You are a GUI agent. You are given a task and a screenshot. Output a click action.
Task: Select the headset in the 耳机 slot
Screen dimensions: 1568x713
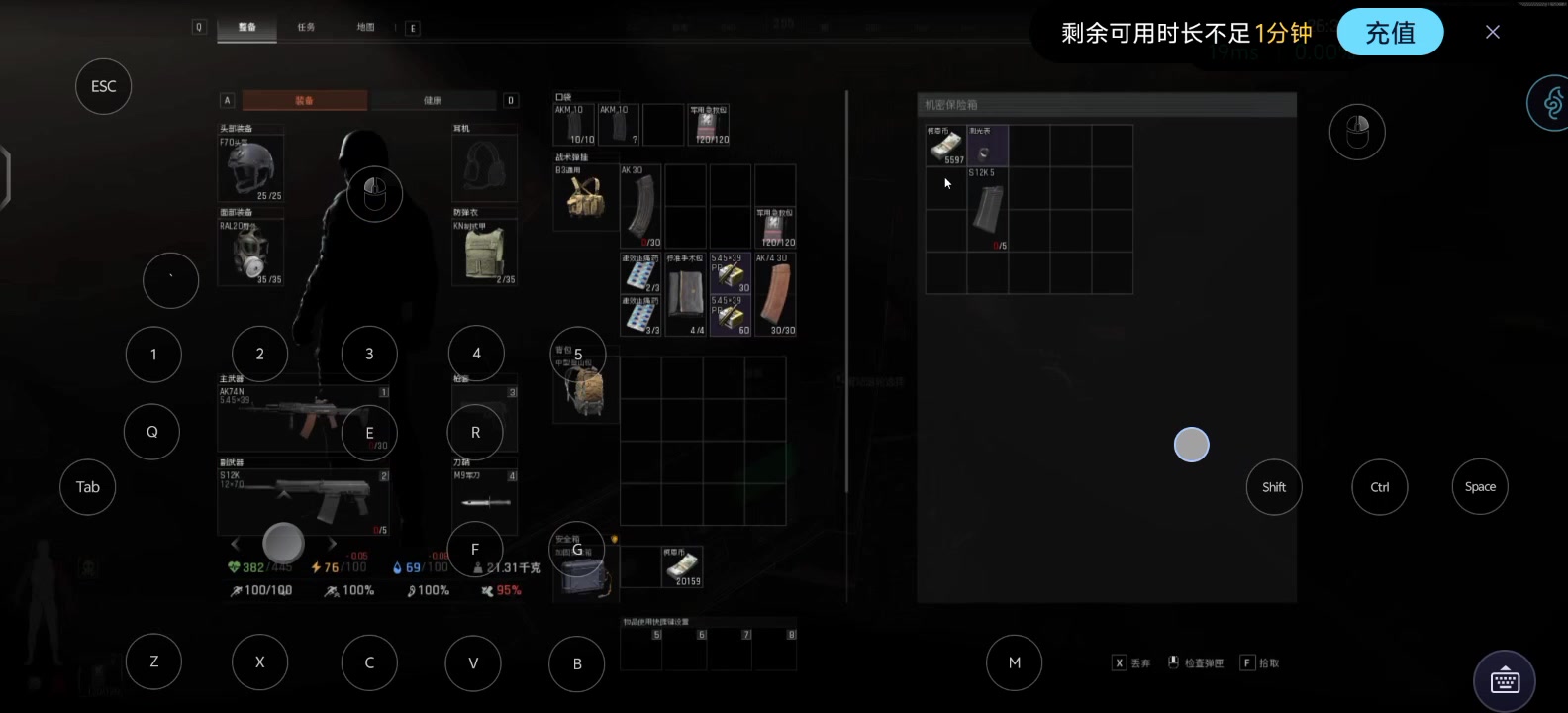pos(484,166)
